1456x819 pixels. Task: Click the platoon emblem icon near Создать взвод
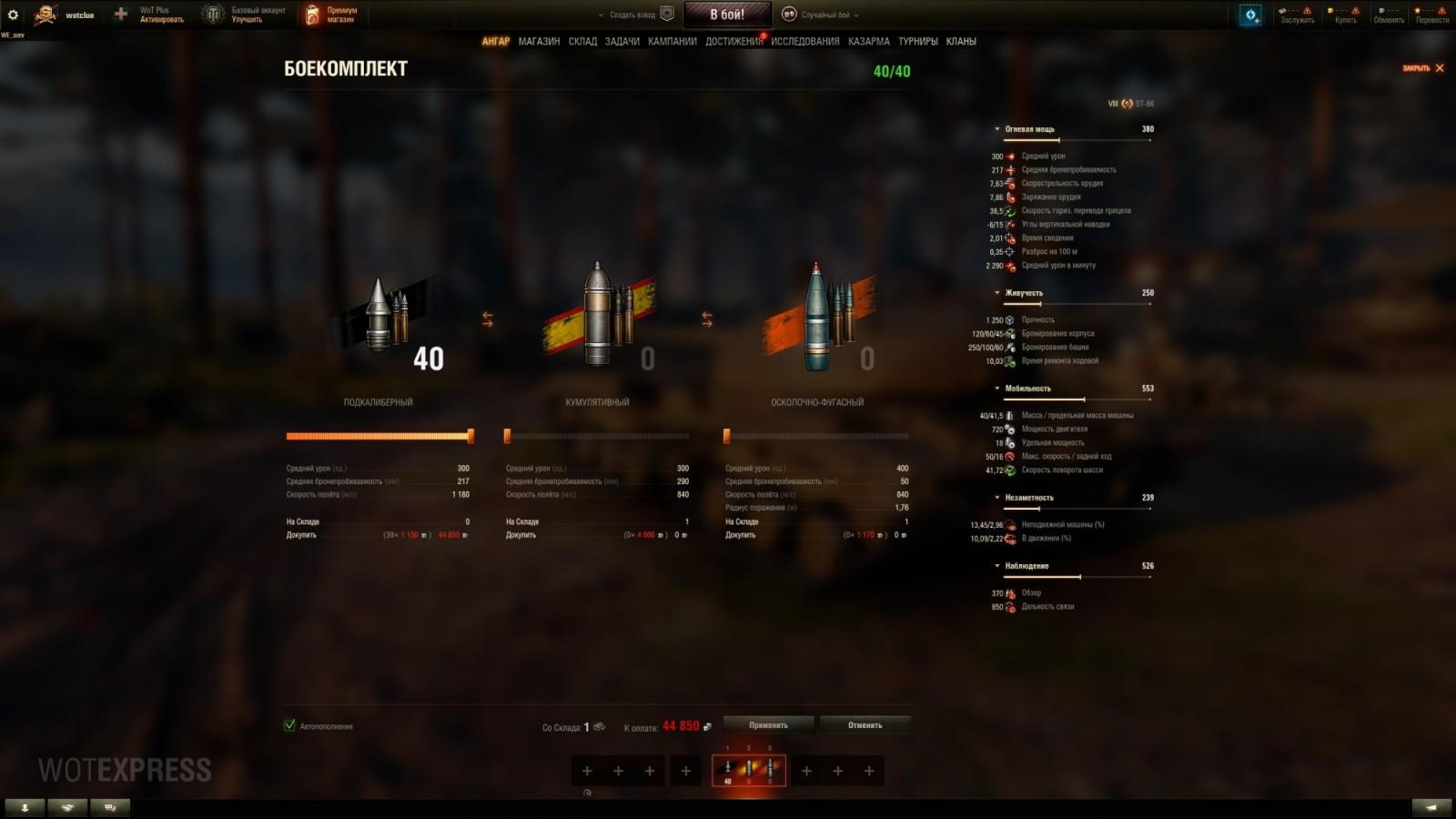pos(665,13)
